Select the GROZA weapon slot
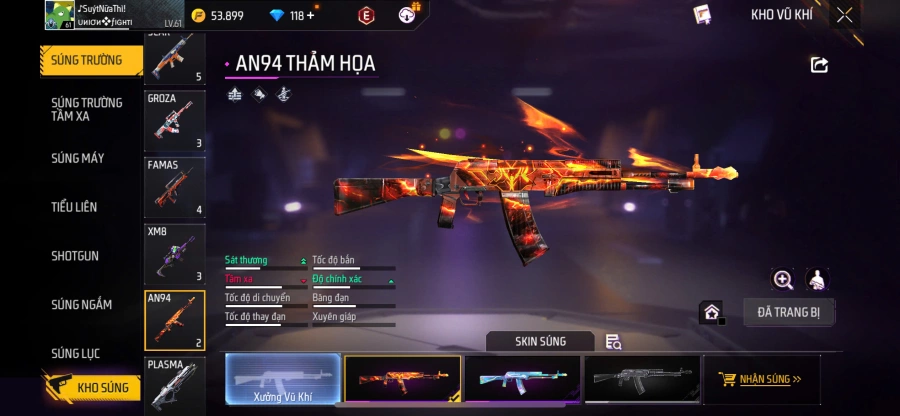The width and height of the screenshot is (900, 416). [x=175, y=122]
